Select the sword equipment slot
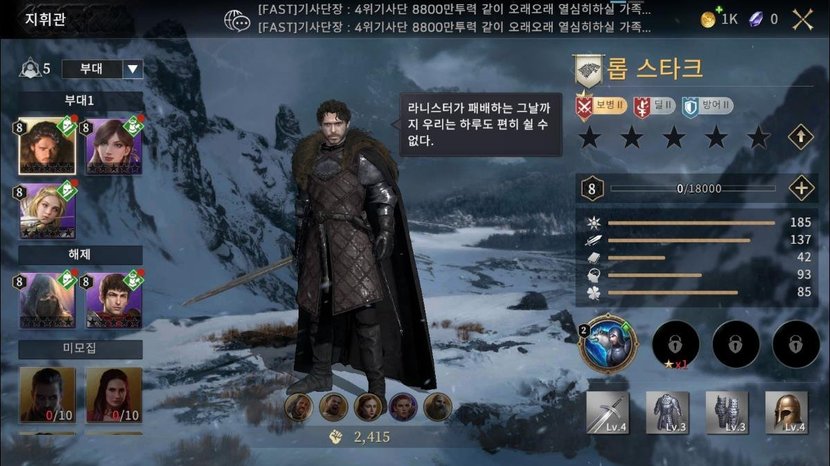The image size is (830, 466). (x=607, y=411)
